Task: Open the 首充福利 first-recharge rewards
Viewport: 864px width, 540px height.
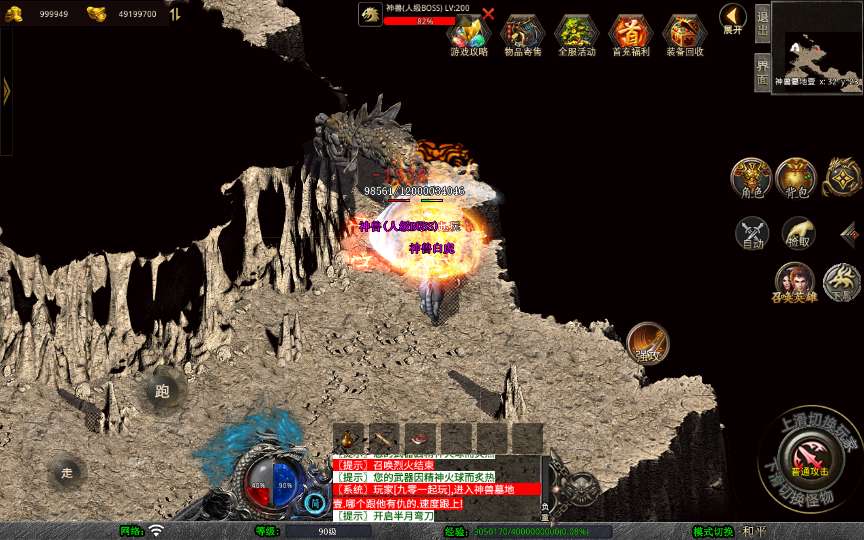Action: pos(630,34)
